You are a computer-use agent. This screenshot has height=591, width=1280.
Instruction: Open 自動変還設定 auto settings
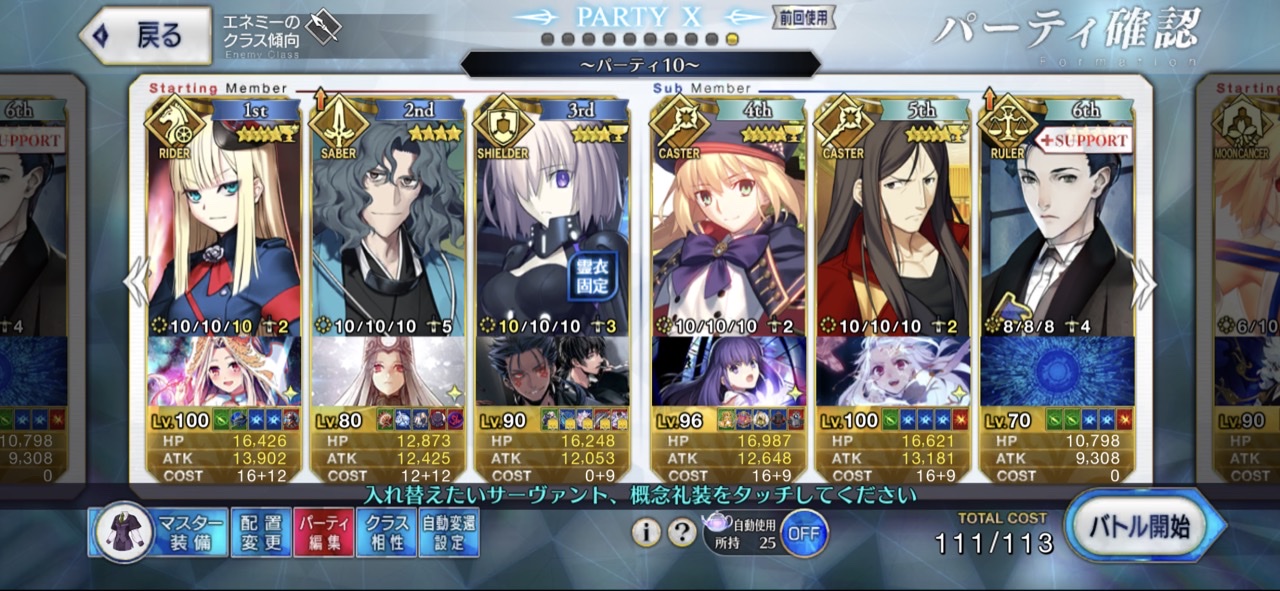pos(449,533)
